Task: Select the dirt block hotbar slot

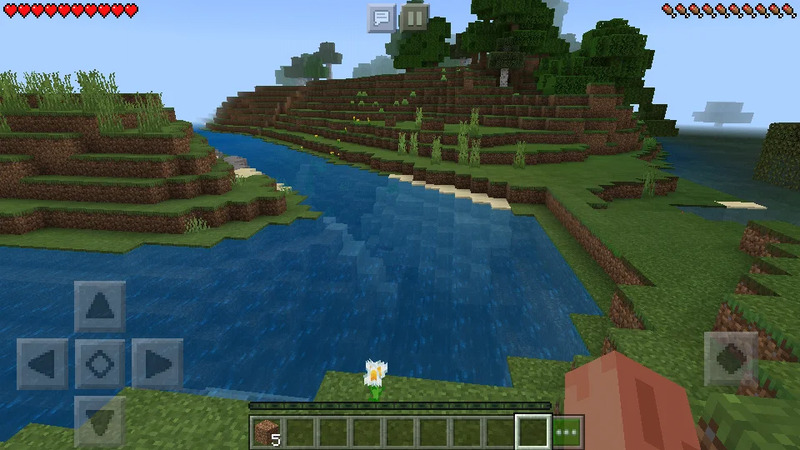Action: [x=267, y=432]
